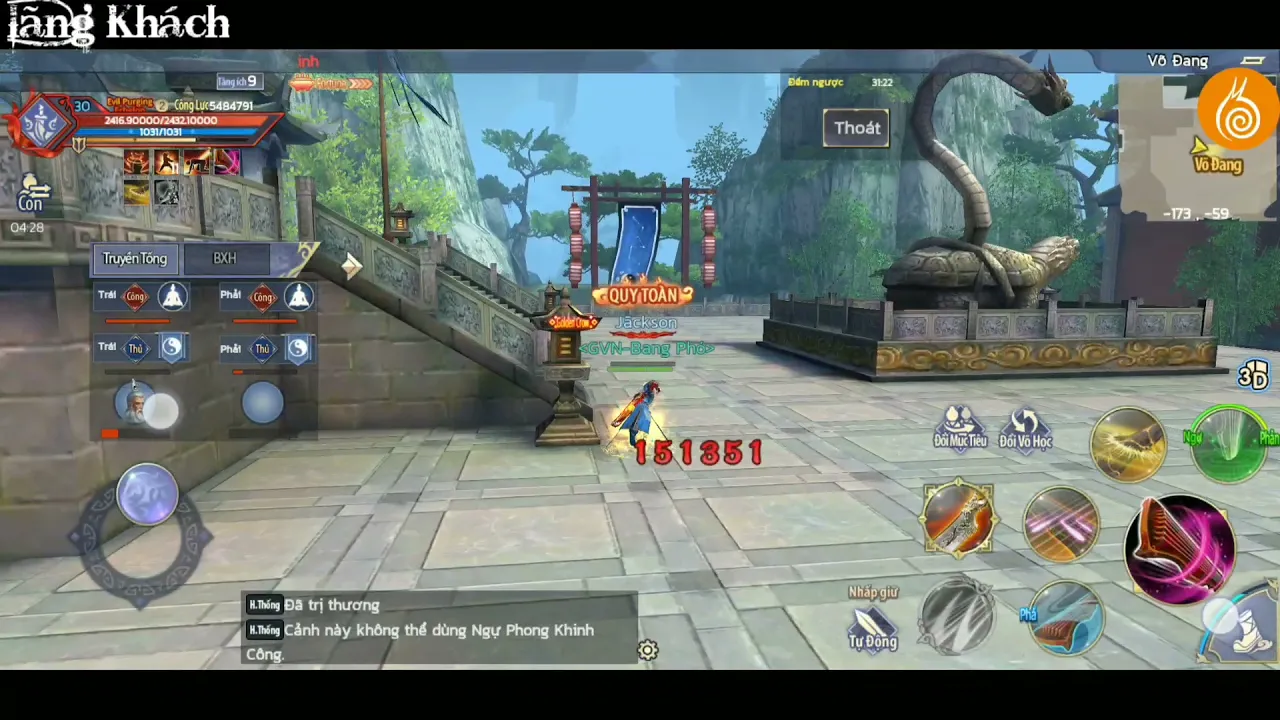
Task: Open the BXH ranking tab
Action: (x=225, y=259)
